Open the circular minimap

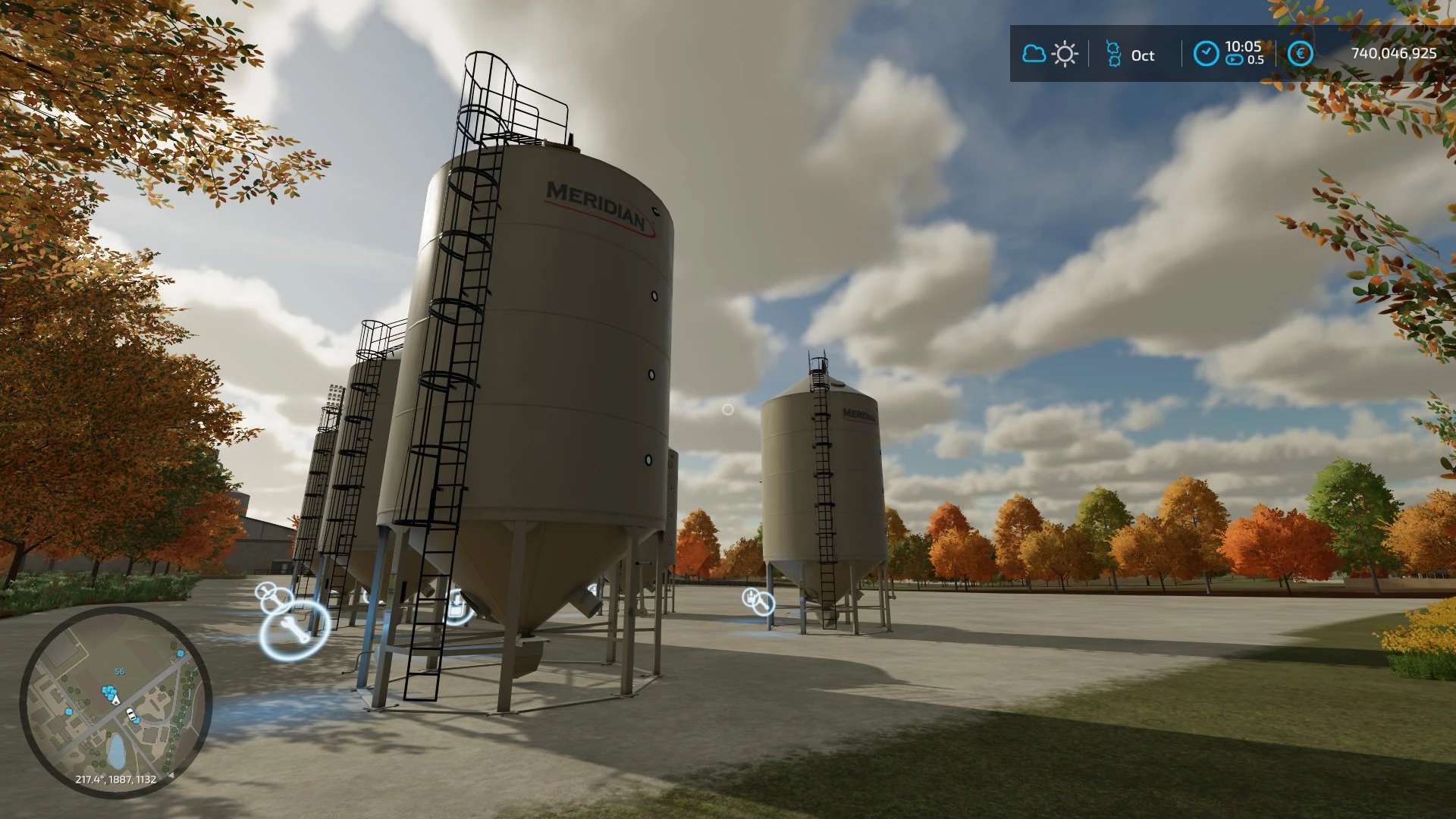(115, 702)
